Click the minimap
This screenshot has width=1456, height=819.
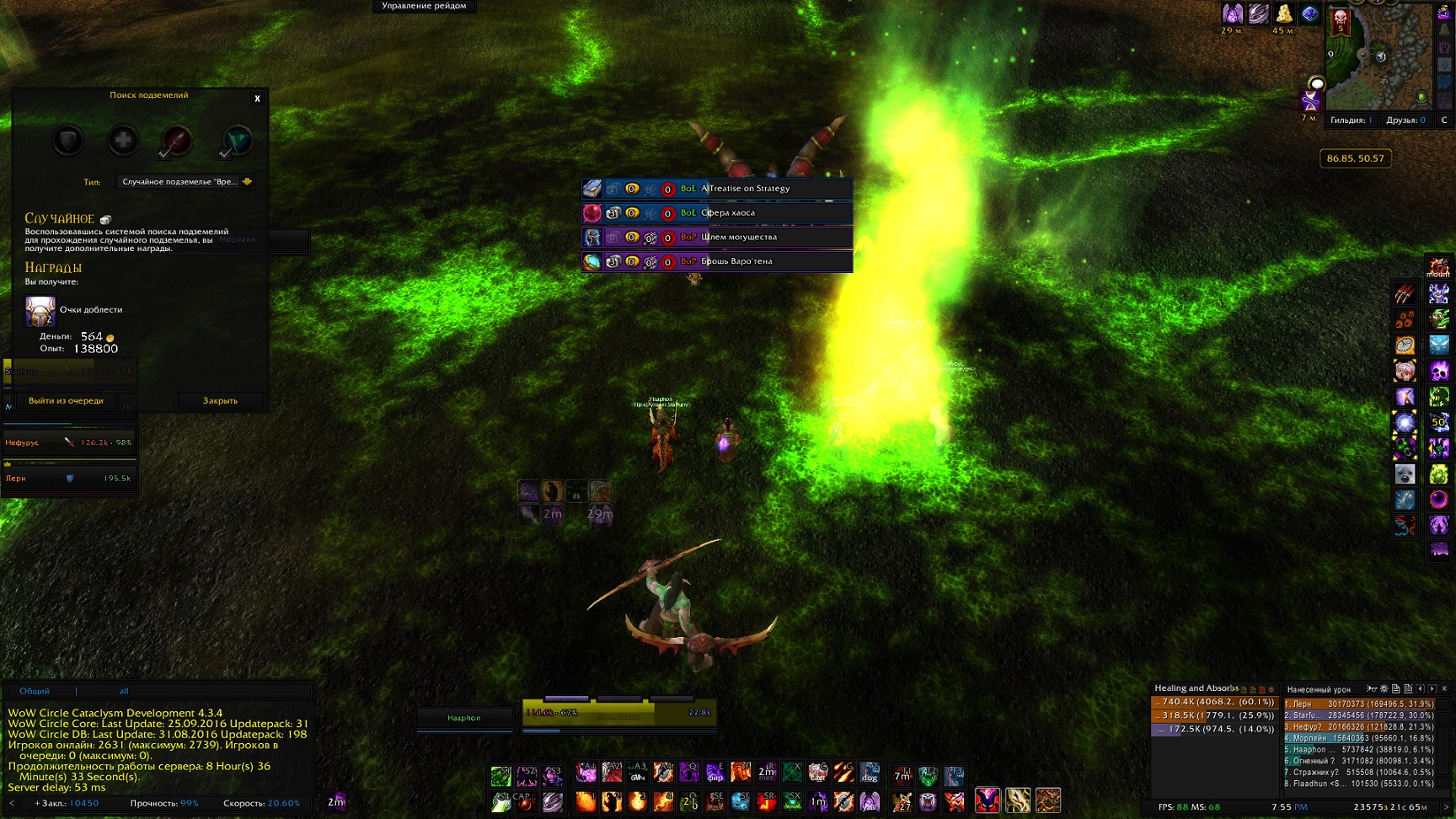point(1380,57)
